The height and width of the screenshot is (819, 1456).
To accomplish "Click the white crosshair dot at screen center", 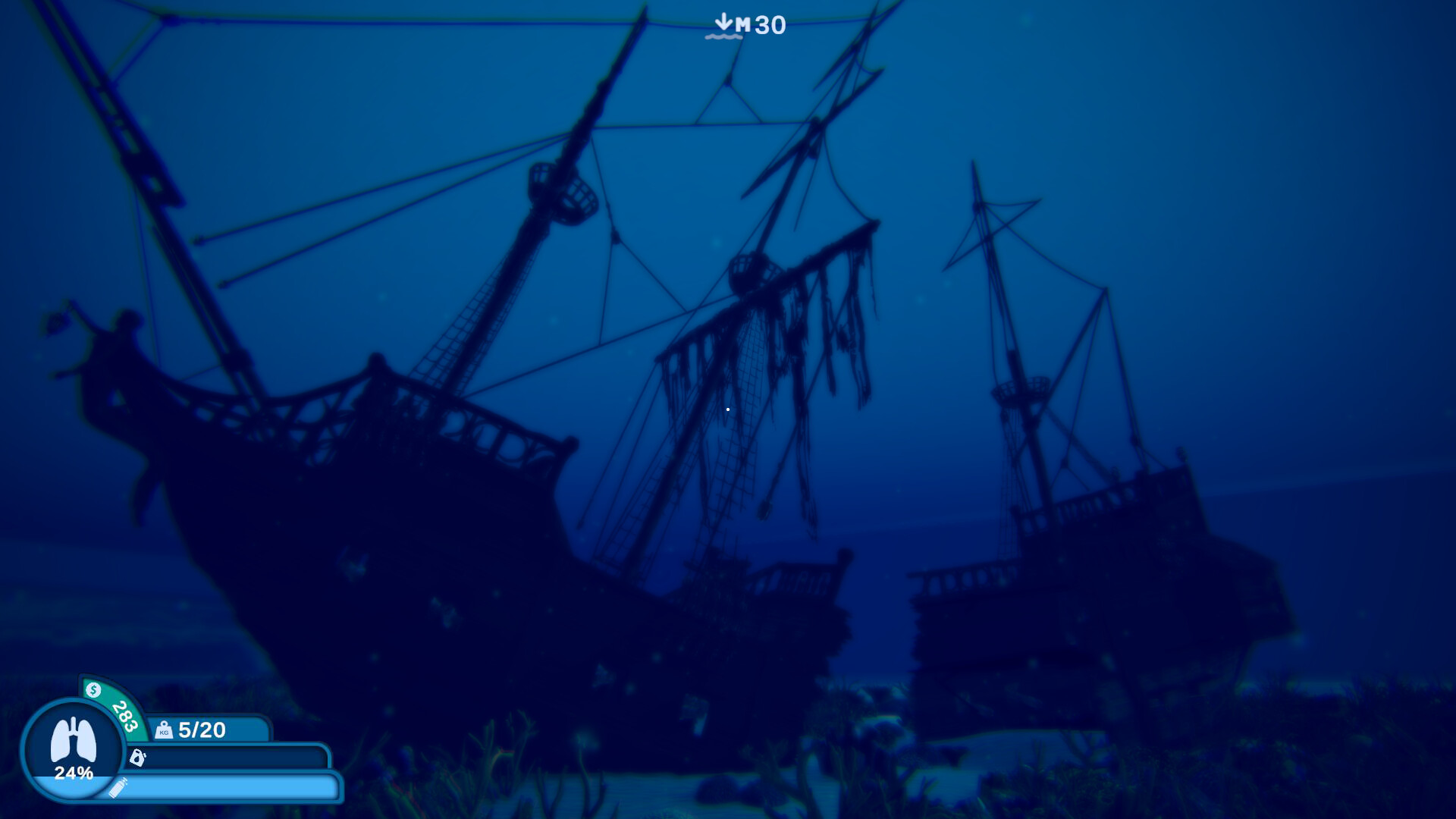I will pyautogui.click(x=727, y=408).
